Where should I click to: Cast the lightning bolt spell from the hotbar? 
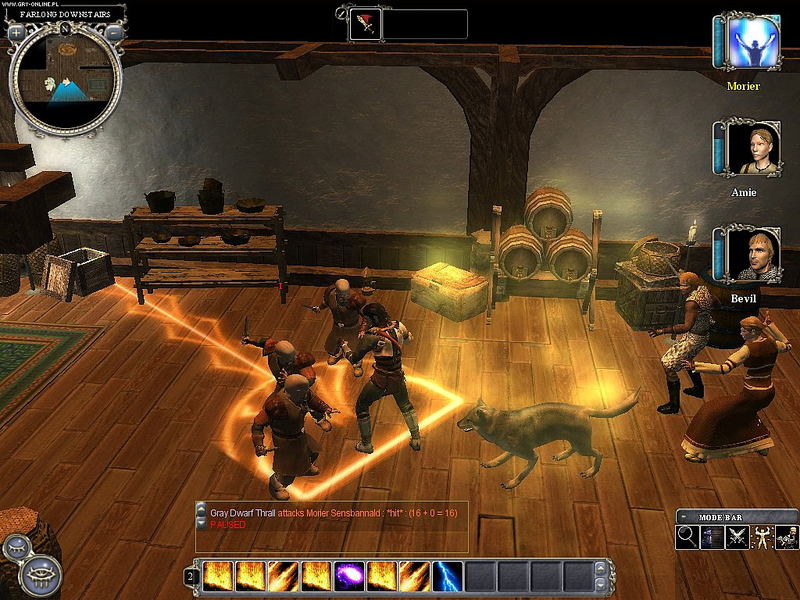pyautogui.click(x=447, y=576)
